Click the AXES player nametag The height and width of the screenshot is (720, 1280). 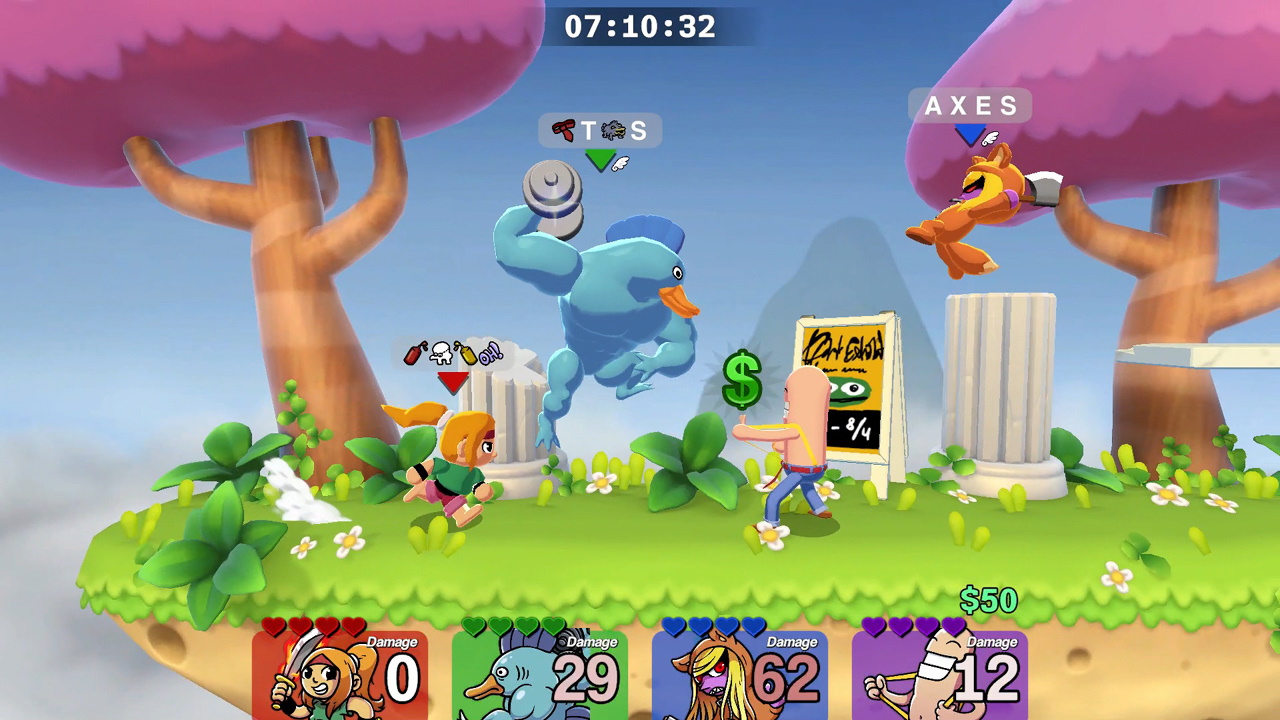point(969,106)
